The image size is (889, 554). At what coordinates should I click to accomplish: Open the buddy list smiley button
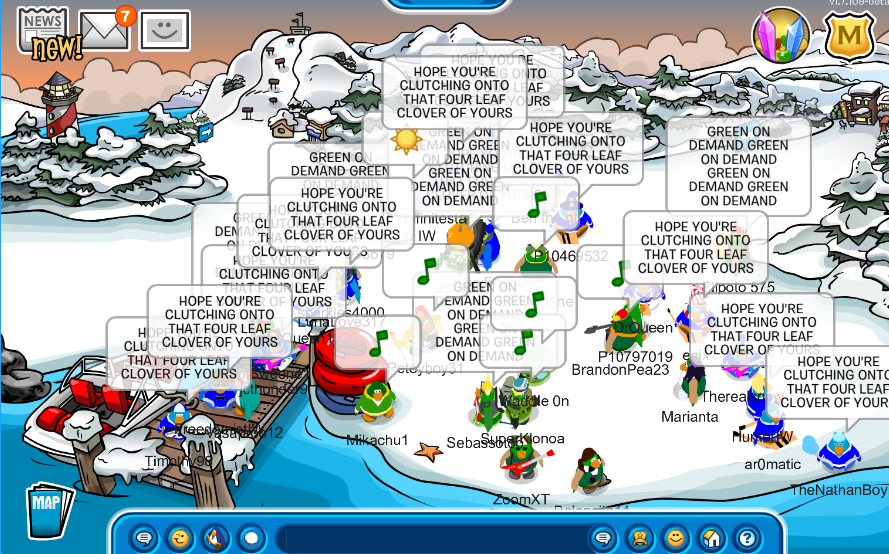[675, 537]
